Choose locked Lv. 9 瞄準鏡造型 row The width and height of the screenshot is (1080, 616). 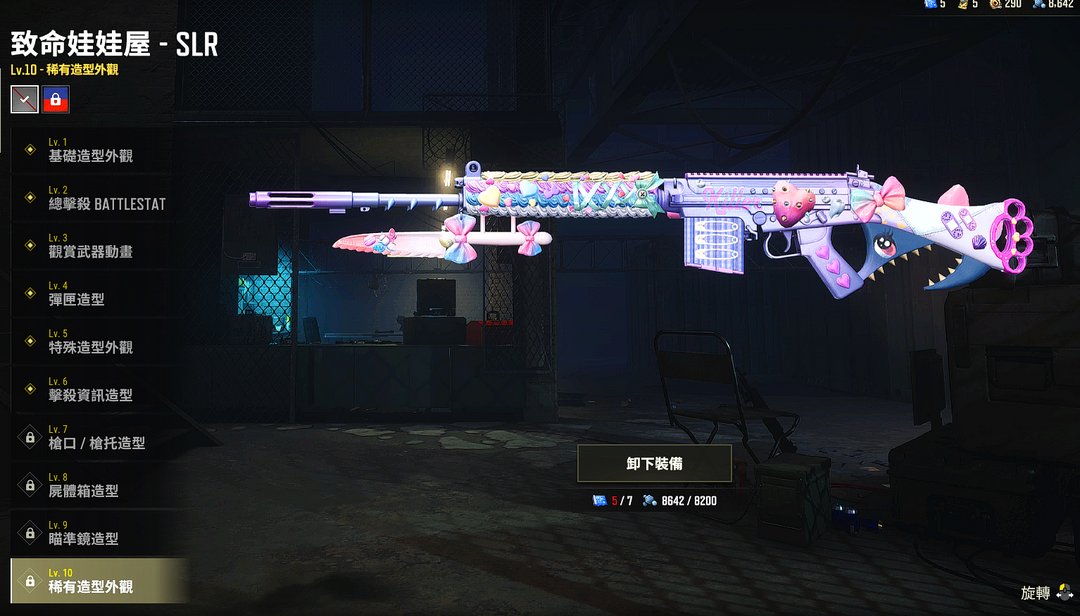(95, 533)
